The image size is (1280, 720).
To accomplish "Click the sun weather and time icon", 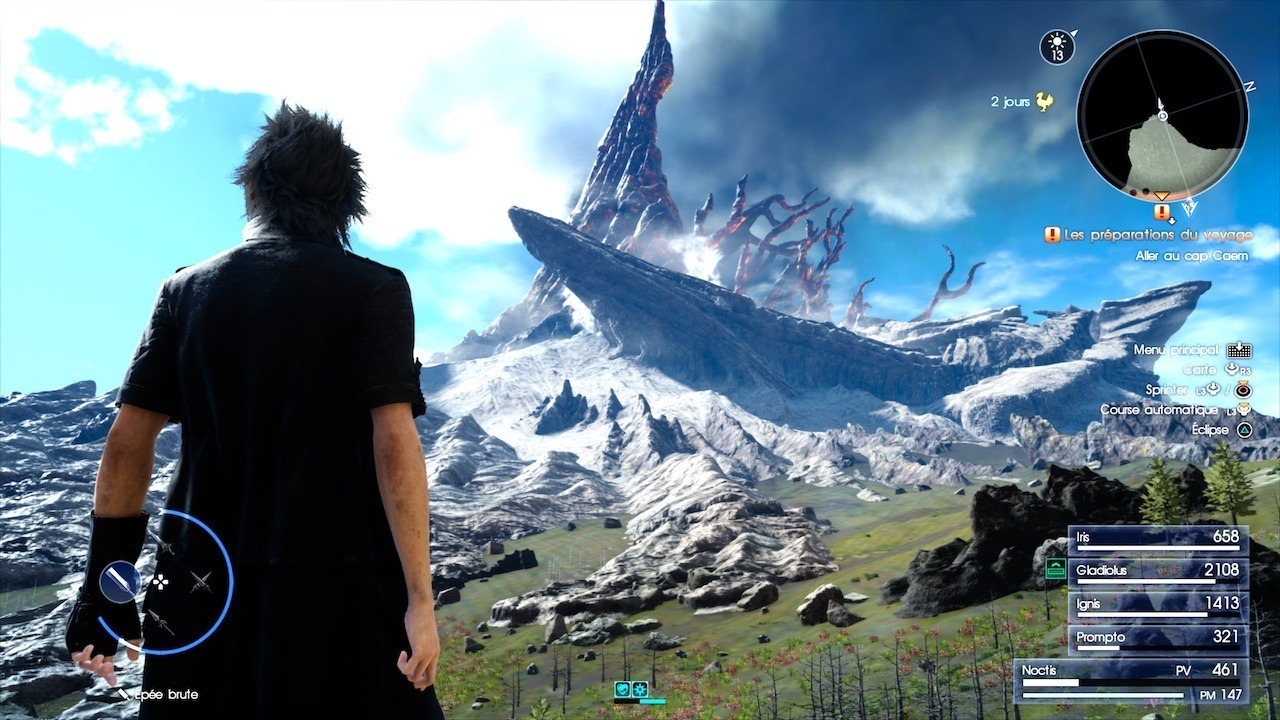I will 1056,47.
